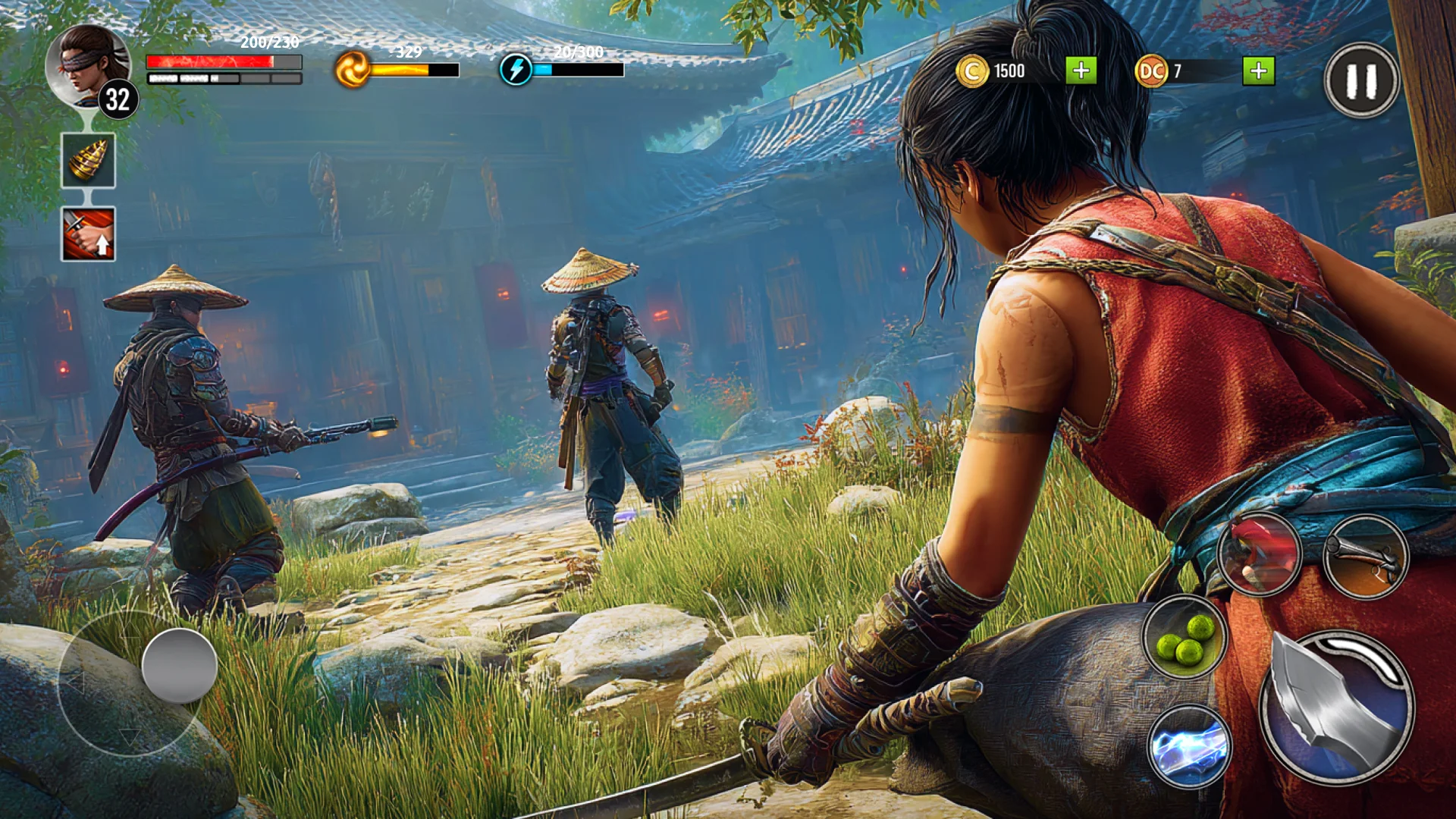Buy more DC currency with plus button
Image resolution: width=1456 pixels, height=819 pixels.
tap(1258, 71)
